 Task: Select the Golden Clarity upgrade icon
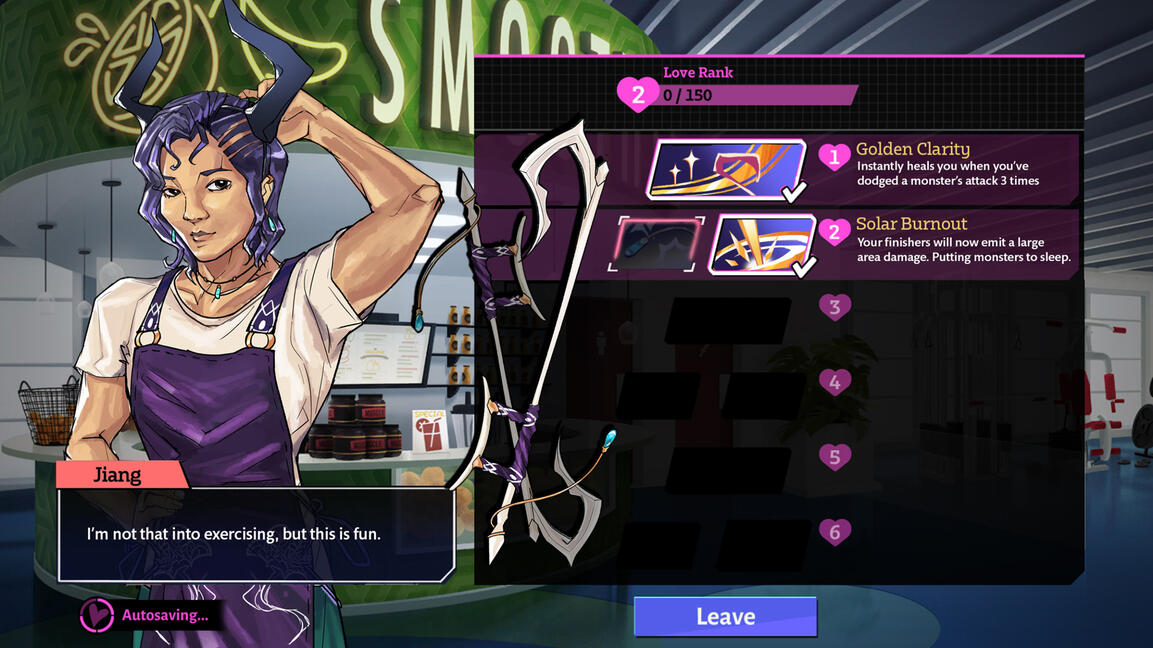726,169
